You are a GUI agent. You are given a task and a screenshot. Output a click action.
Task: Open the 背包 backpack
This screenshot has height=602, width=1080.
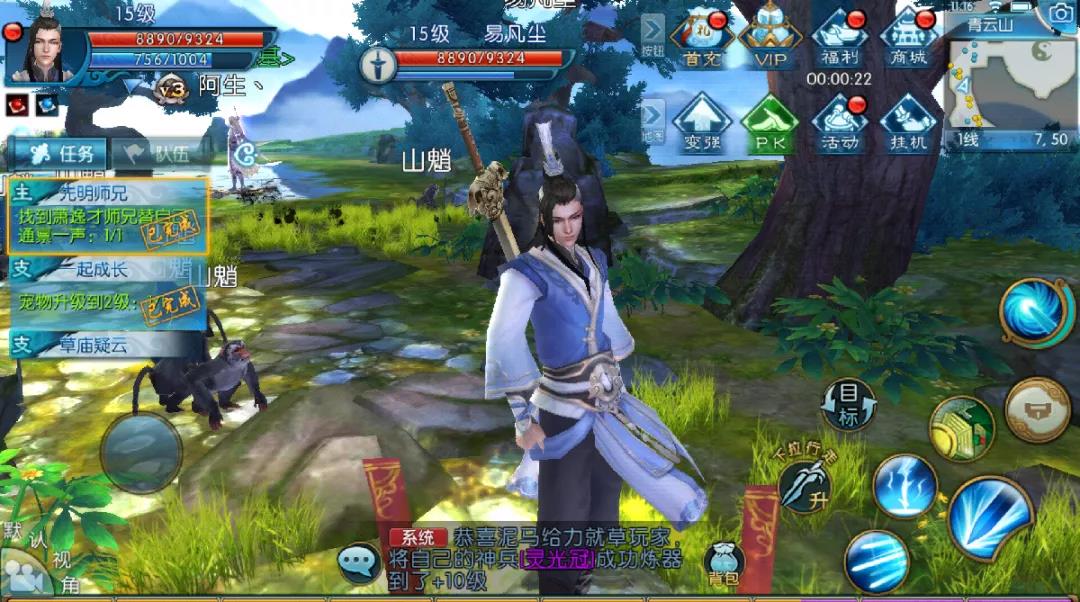tap(723, 563)
